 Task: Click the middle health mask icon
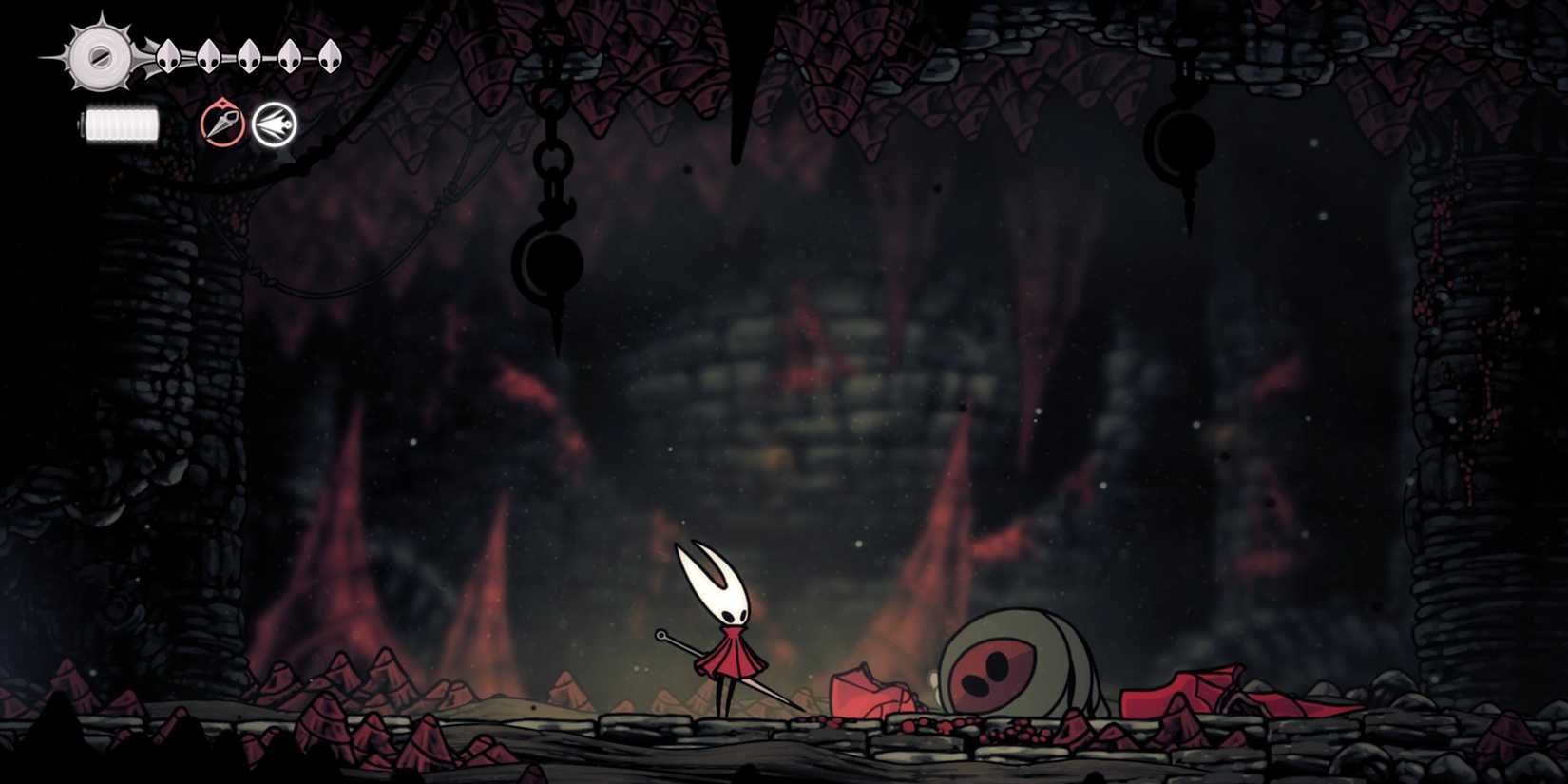pyautogui.click(x=249, y=55)
